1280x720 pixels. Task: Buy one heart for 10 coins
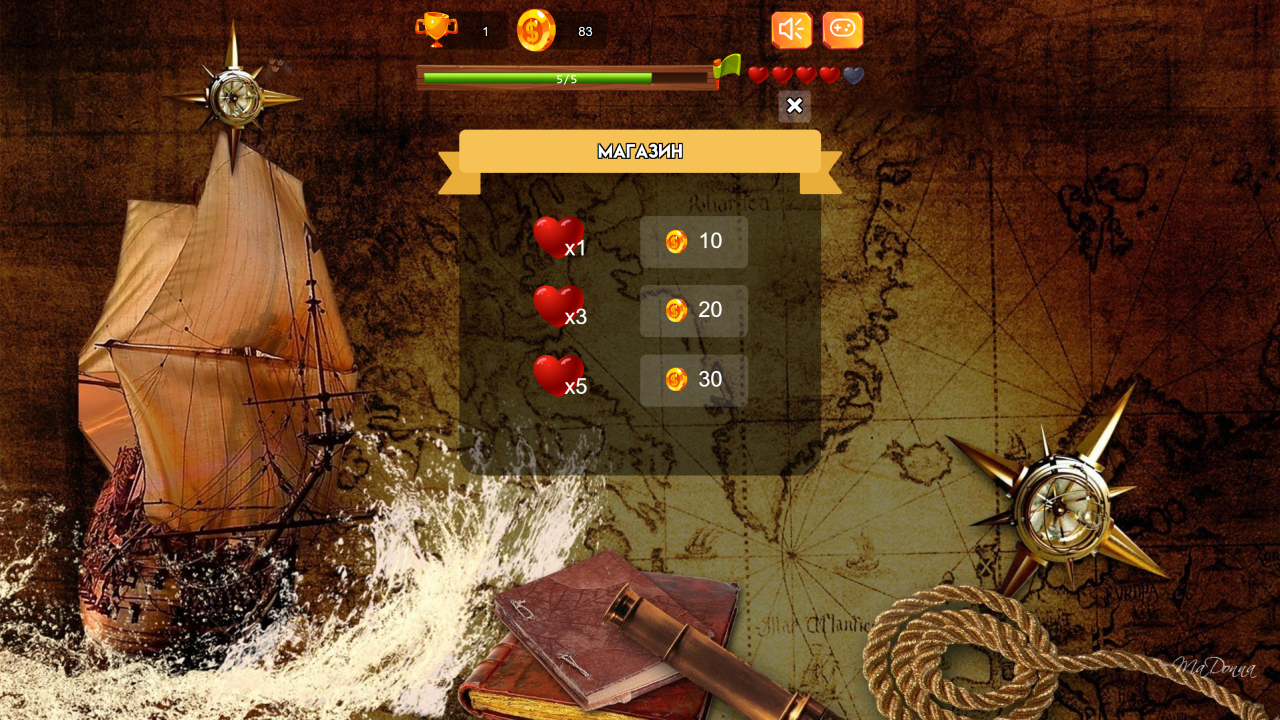point(693,241)
